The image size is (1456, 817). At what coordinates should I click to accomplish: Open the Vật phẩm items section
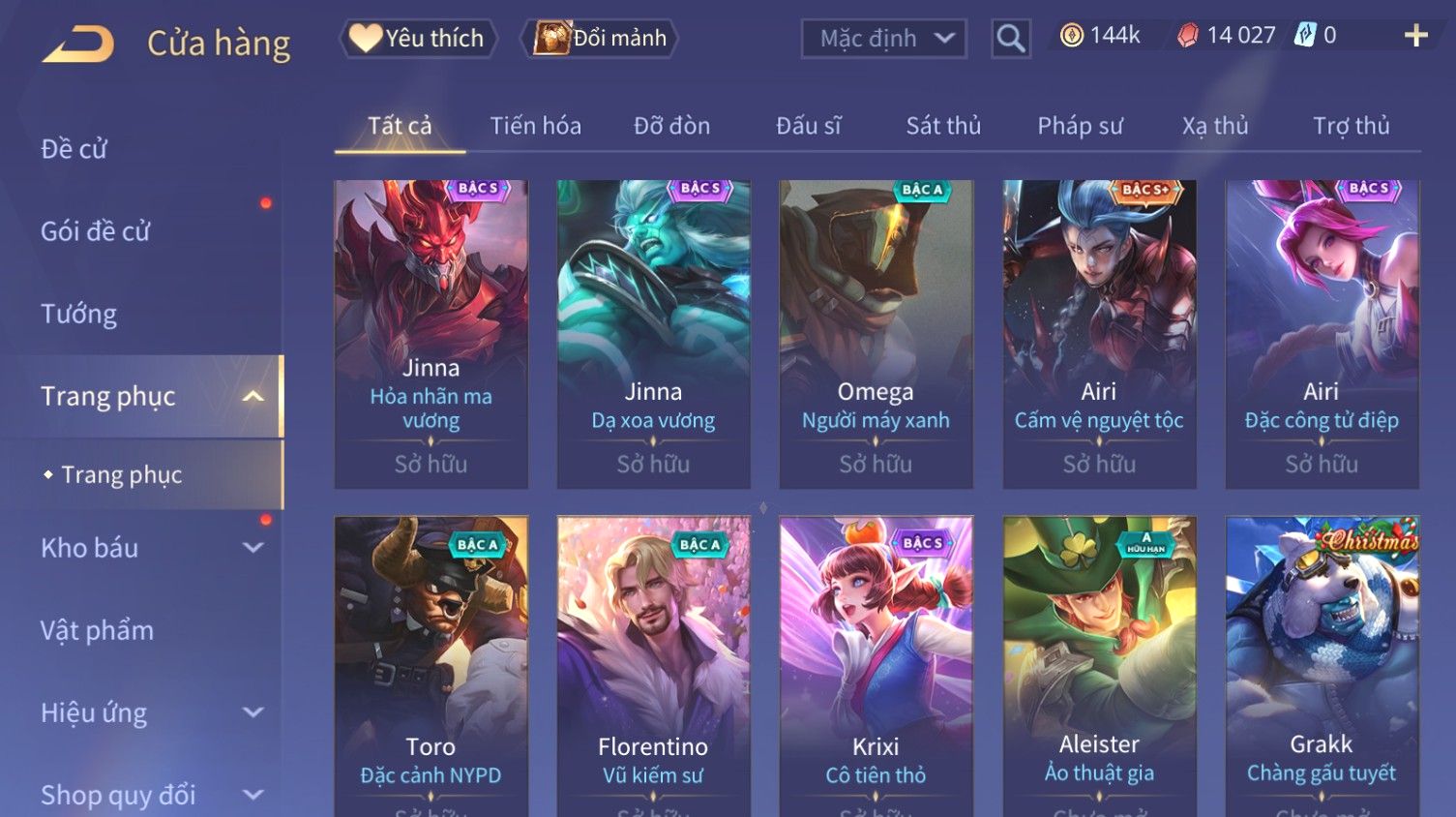point(97,630)
